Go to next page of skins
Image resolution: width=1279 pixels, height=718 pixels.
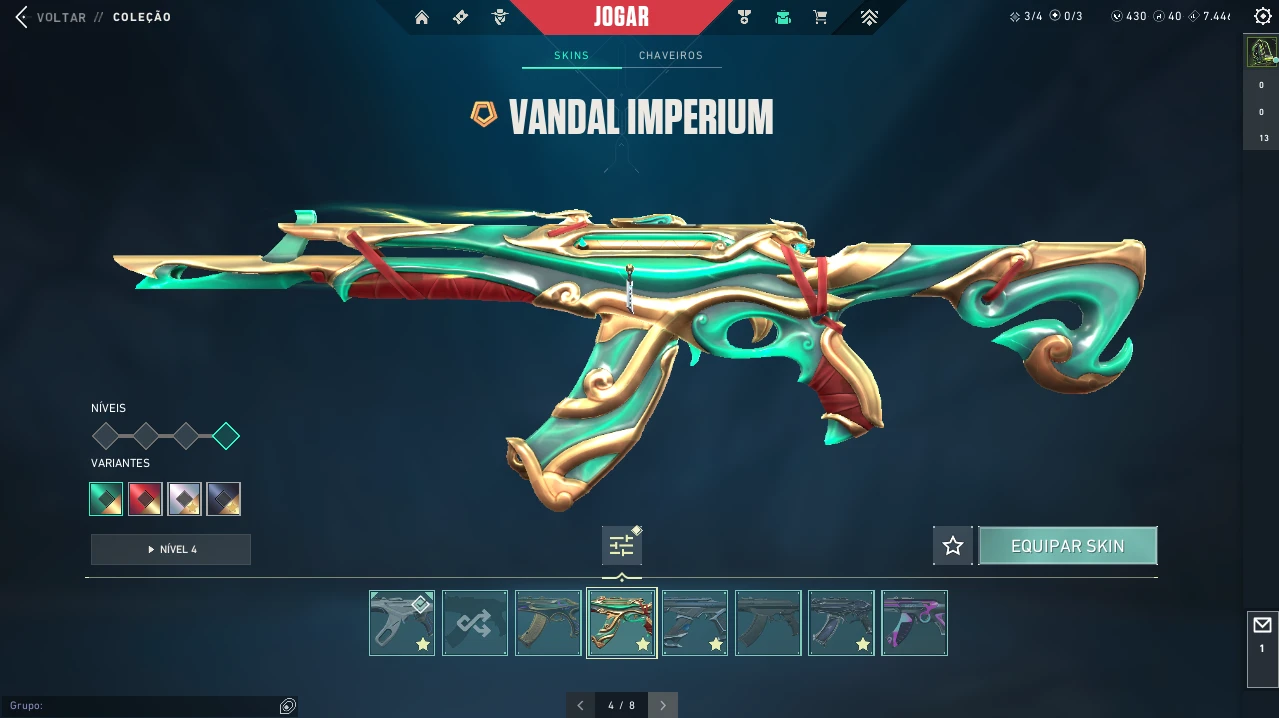pos(662,705)
